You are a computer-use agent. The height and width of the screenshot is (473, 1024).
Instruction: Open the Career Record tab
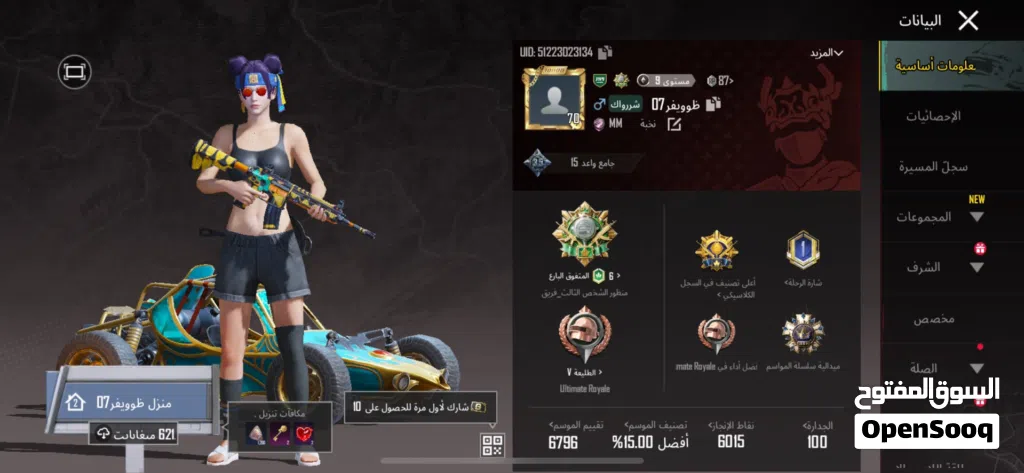pos(932,166)
